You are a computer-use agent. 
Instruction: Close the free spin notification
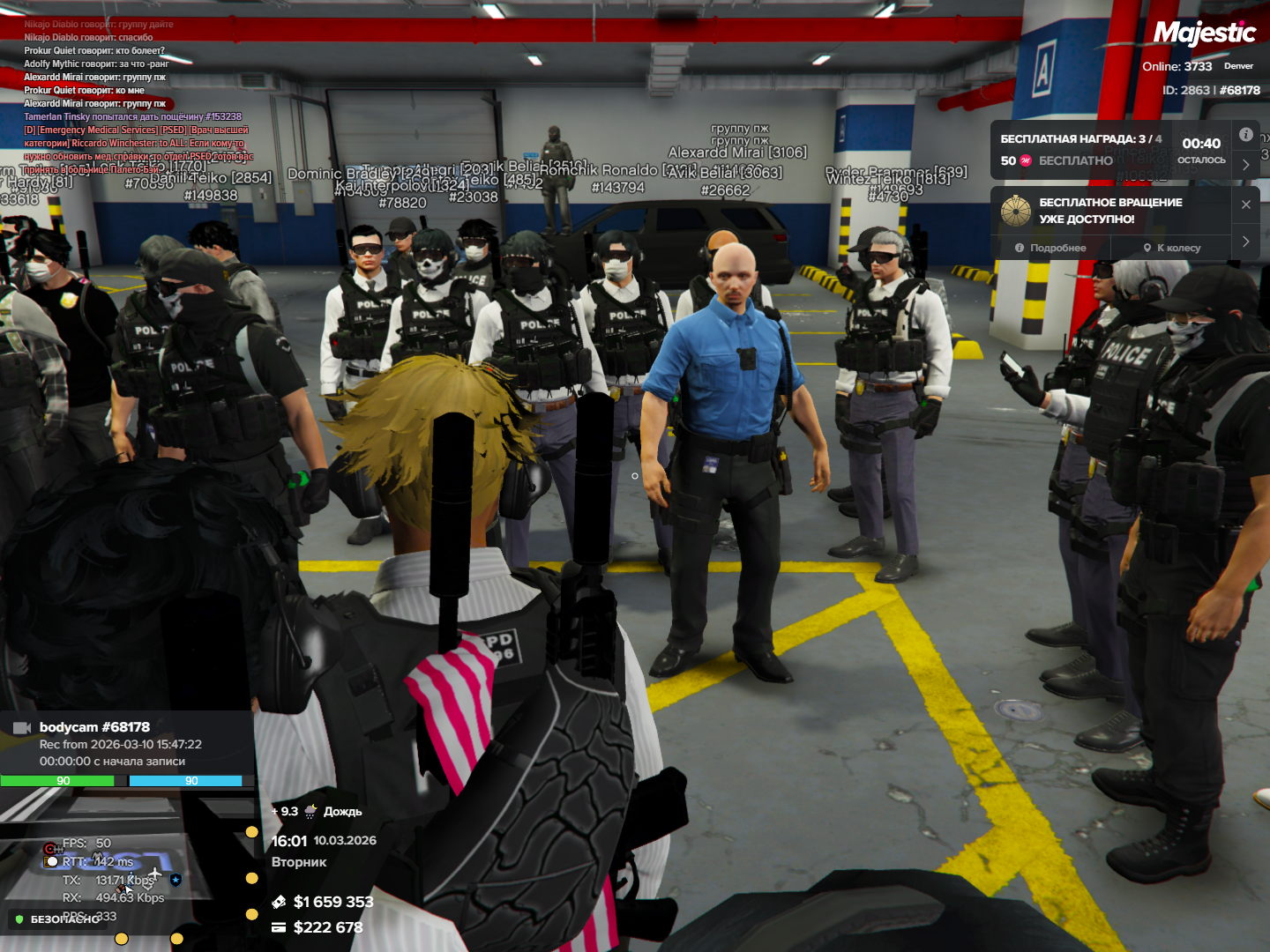(1245, 205)
